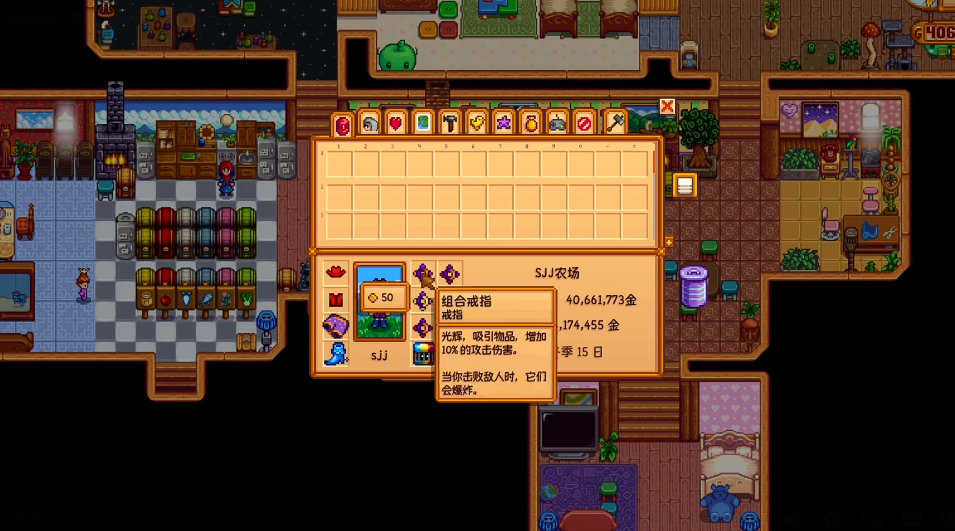Image resolution: width=955 pixels, height=531 pixels.
Task: Switch to the skills tab with the character portrait
Action: click(370, 123)
